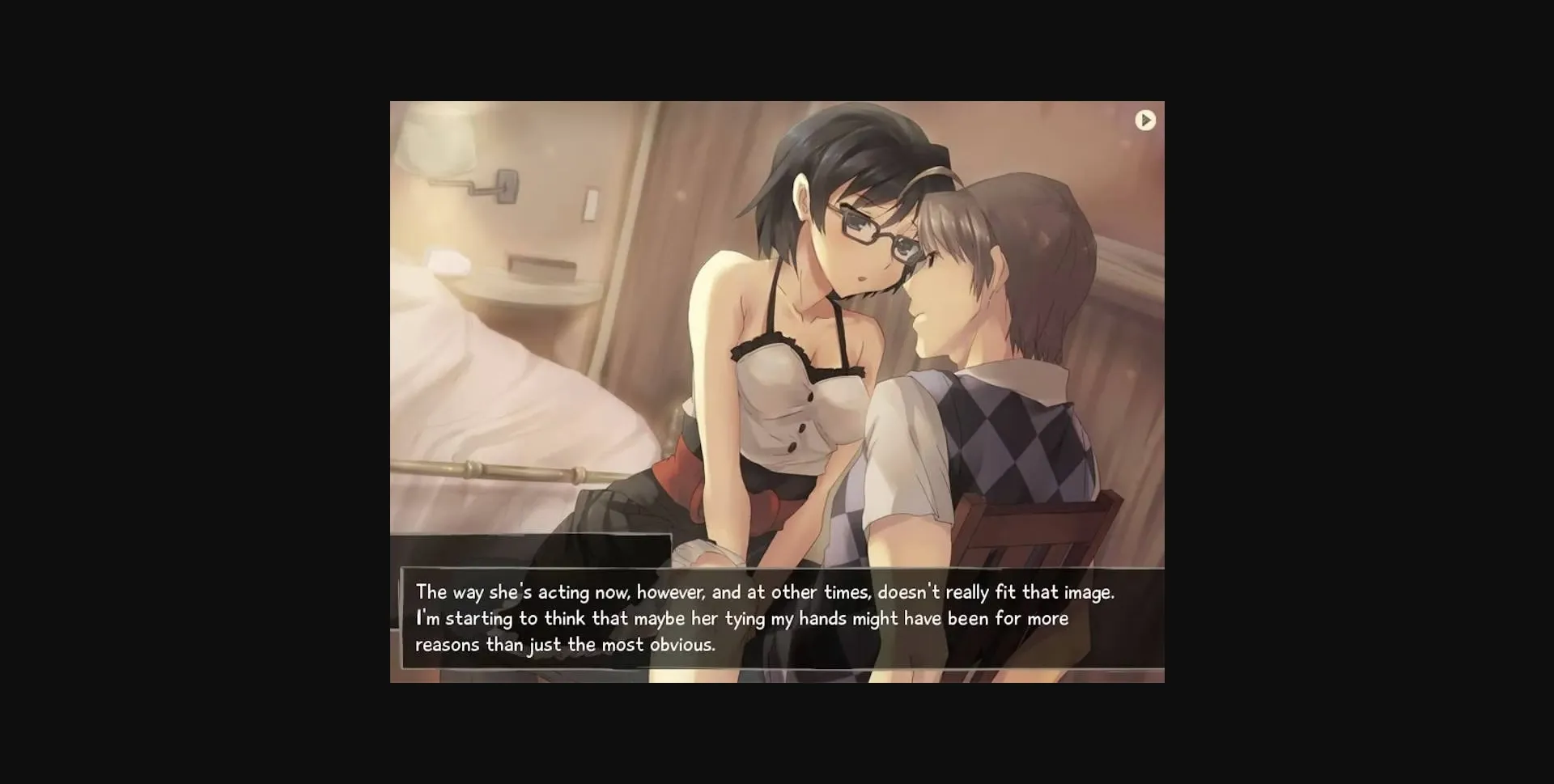This screenshot has width=1554, height=784.
Task: Click the play indicator in the top-right corner
Action: (1146, 121)
